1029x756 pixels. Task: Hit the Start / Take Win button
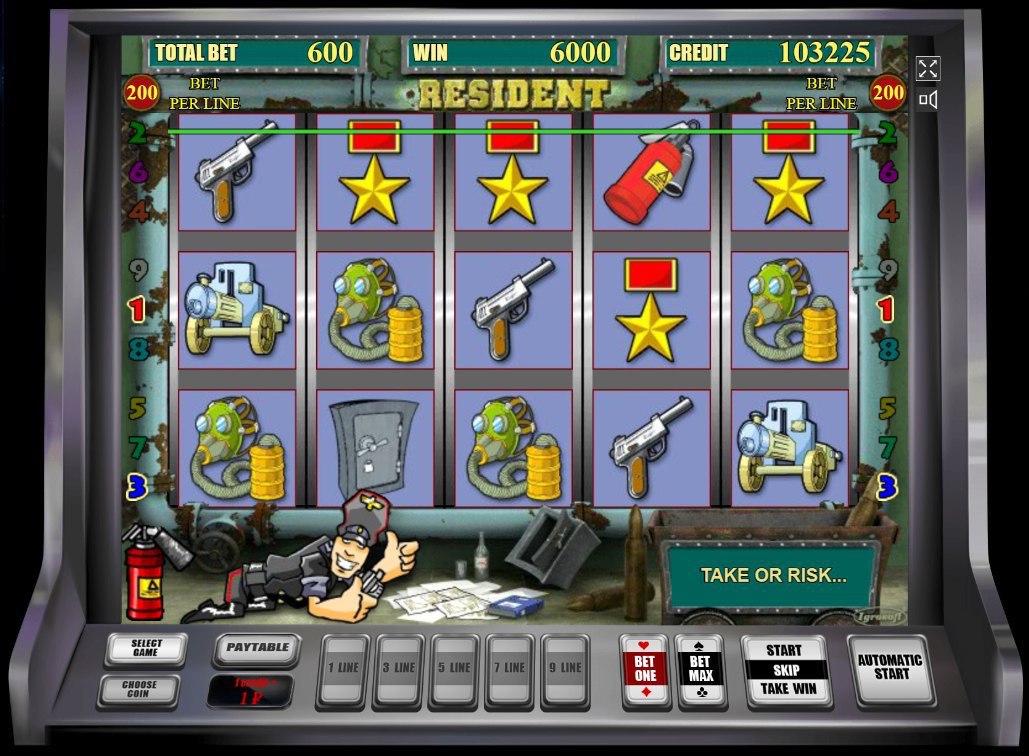[785, 669]
